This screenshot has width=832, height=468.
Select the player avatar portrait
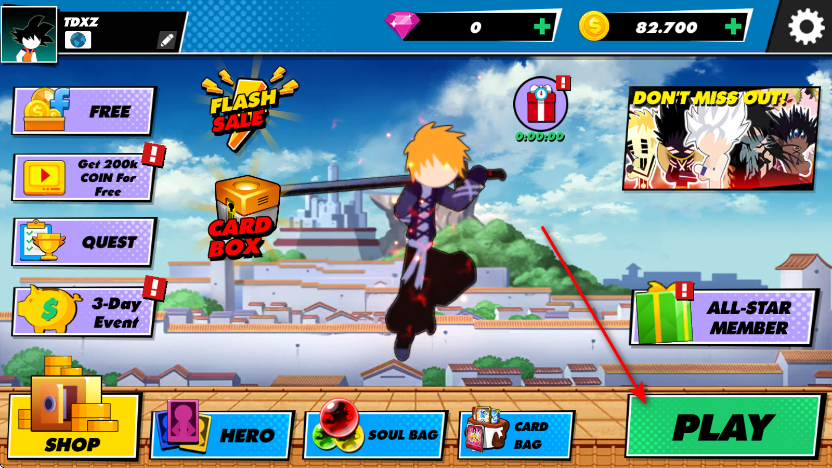click(29, 33)
